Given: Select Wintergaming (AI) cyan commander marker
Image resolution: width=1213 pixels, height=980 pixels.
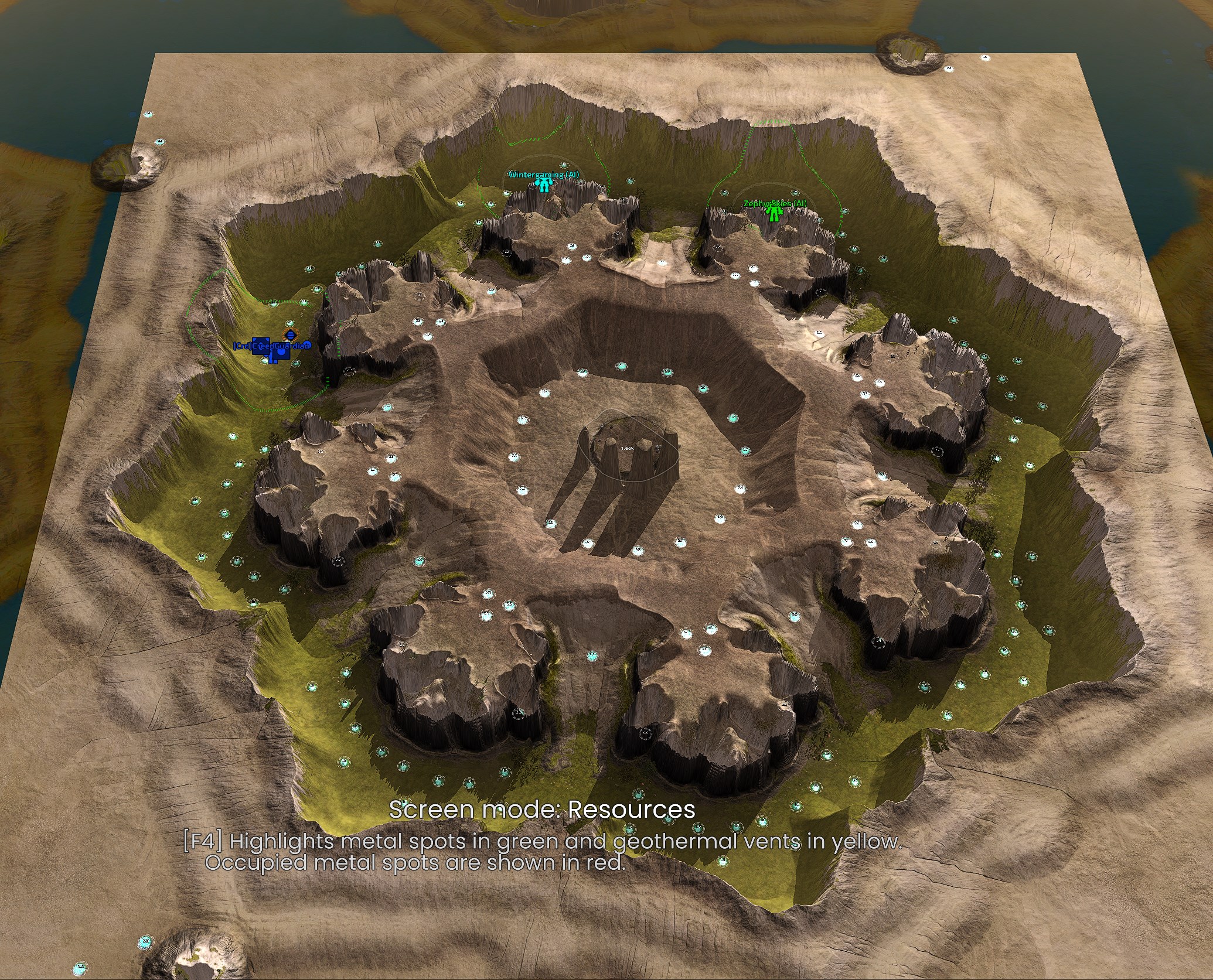Looking at the screenshot, I should pos(544,186).
